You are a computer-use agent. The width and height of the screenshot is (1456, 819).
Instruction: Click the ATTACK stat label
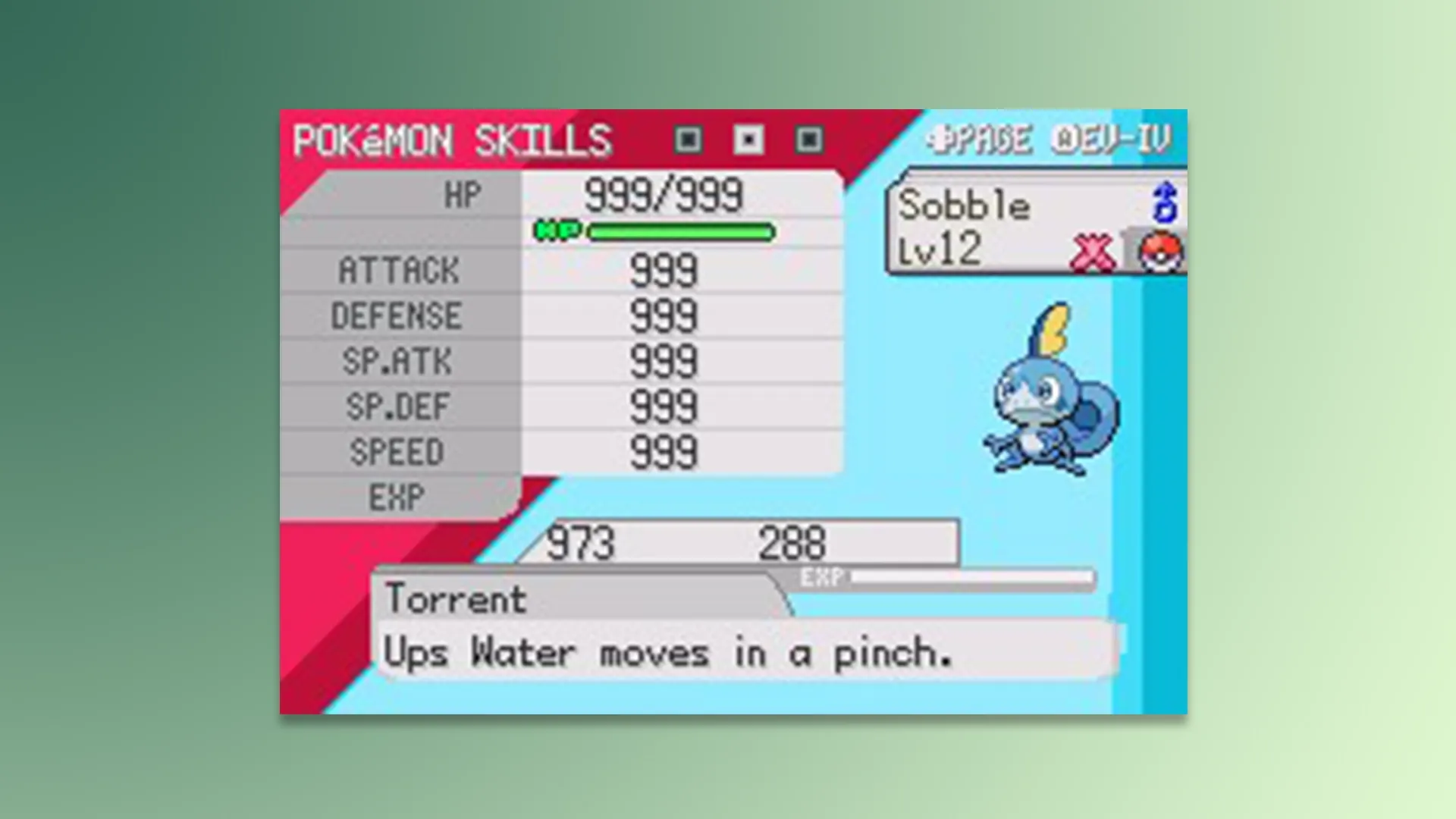397,271
